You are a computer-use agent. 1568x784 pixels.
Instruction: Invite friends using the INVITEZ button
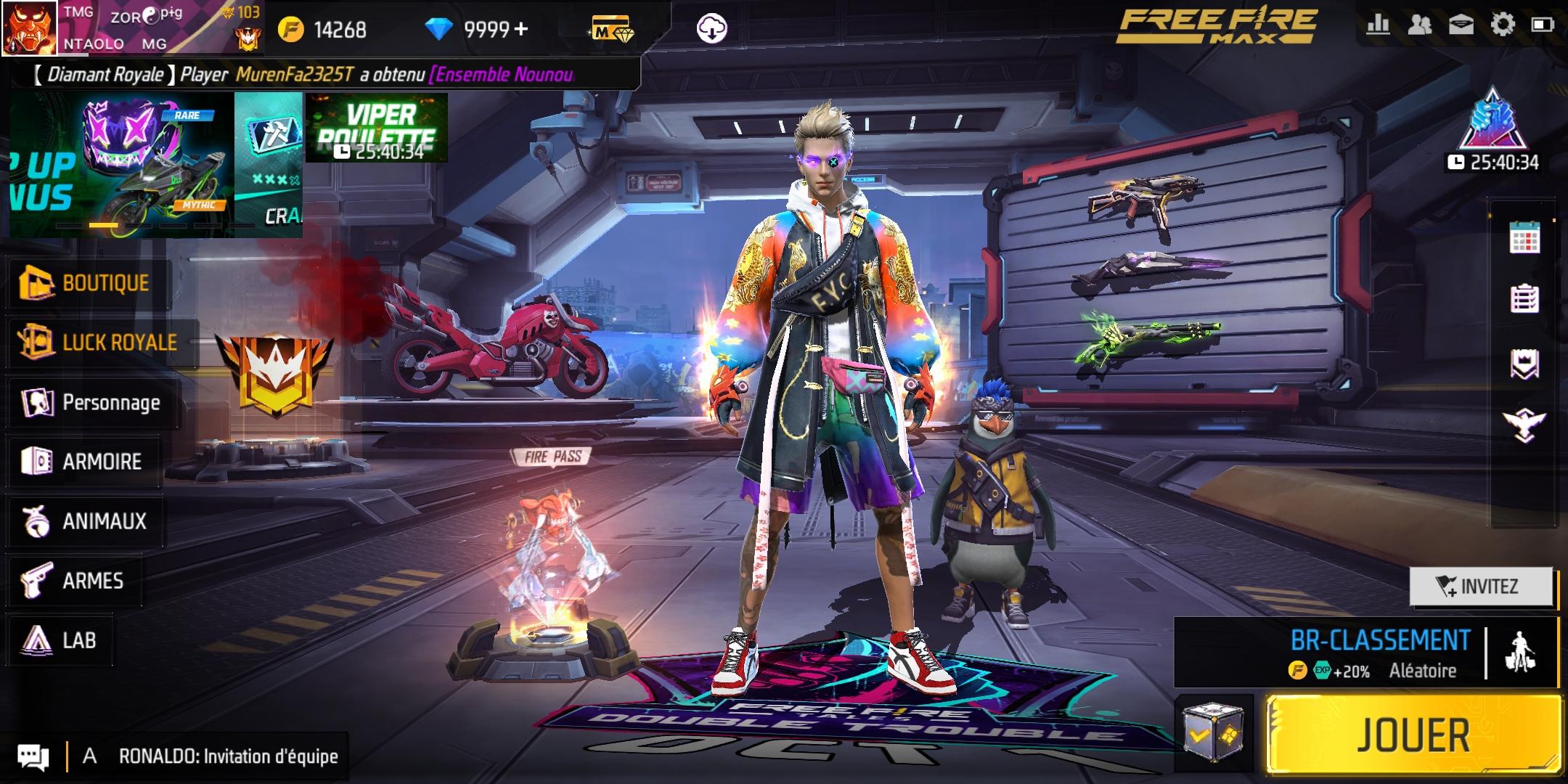[1481, 587]
